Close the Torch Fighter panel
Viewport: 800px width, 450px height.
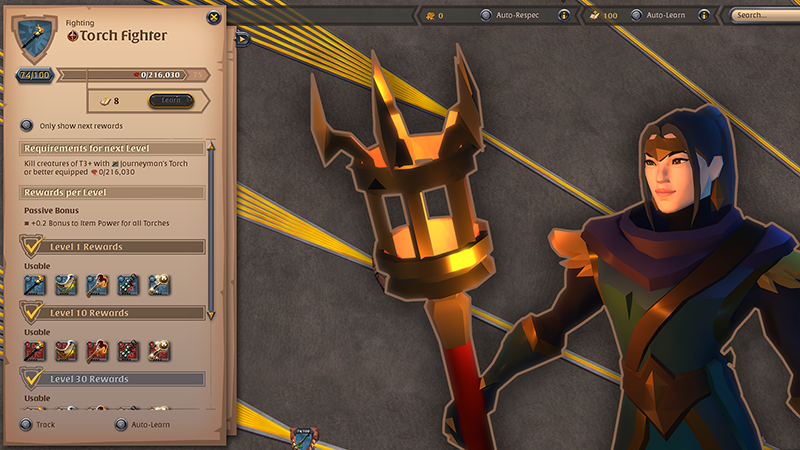[213, 17]
